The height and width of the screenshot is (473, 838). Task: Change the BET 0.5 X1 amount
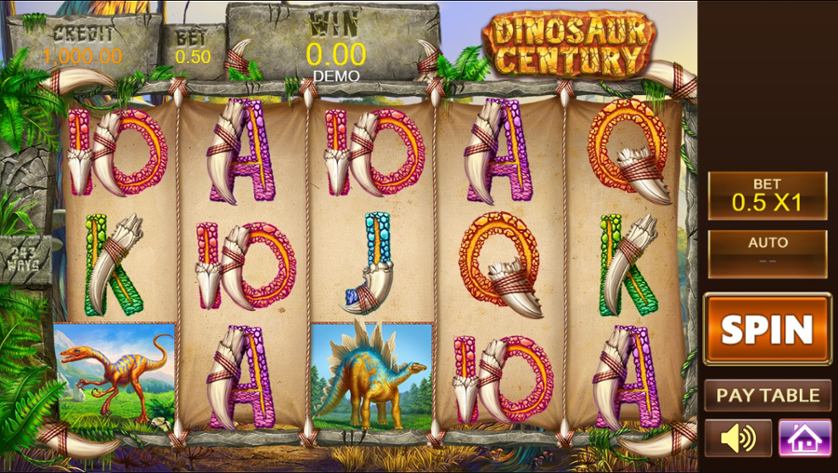[767, 194]
